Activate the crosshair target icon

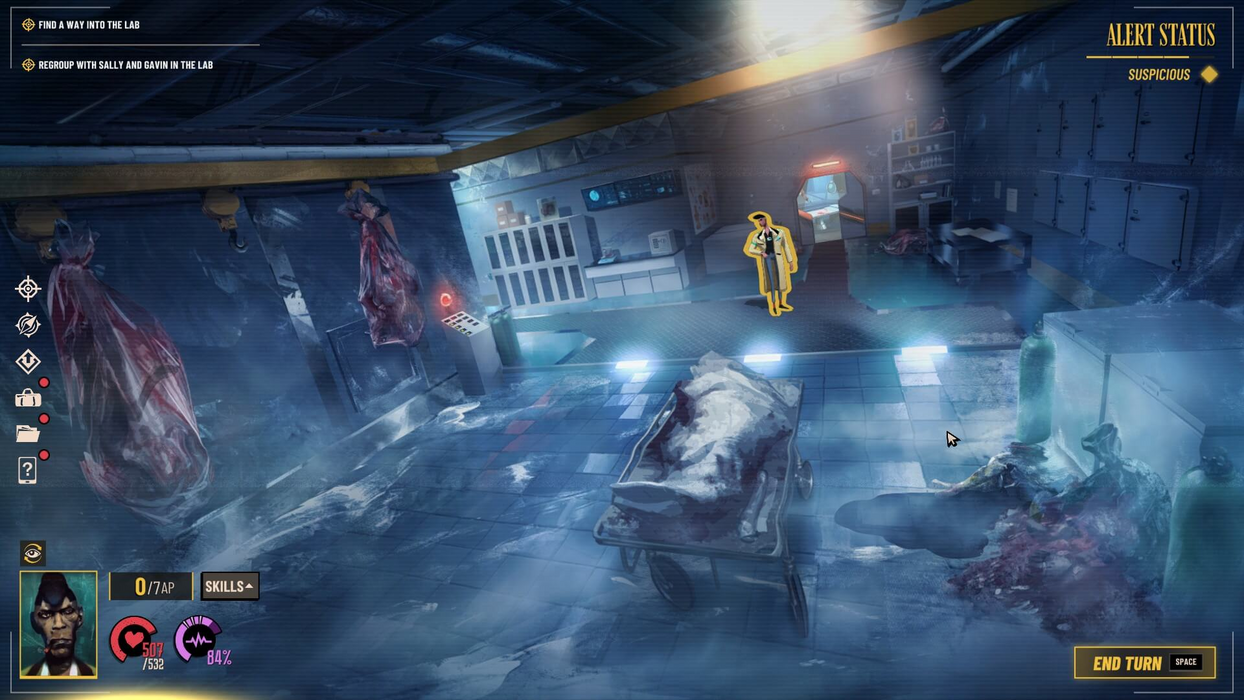[x=28, y=289]
